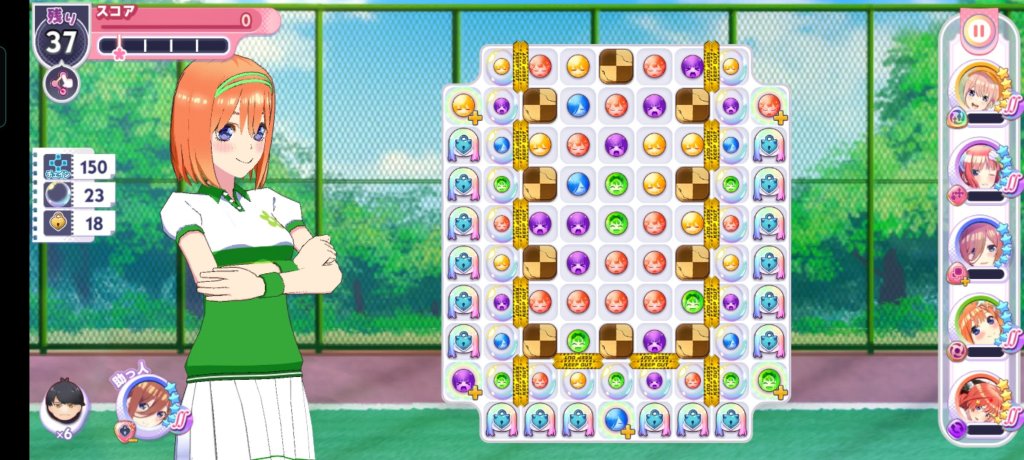Pick the green piece with a plus badge
Image resolution: width=1024 pixels, height=460 pixels.
pos(768,381)
